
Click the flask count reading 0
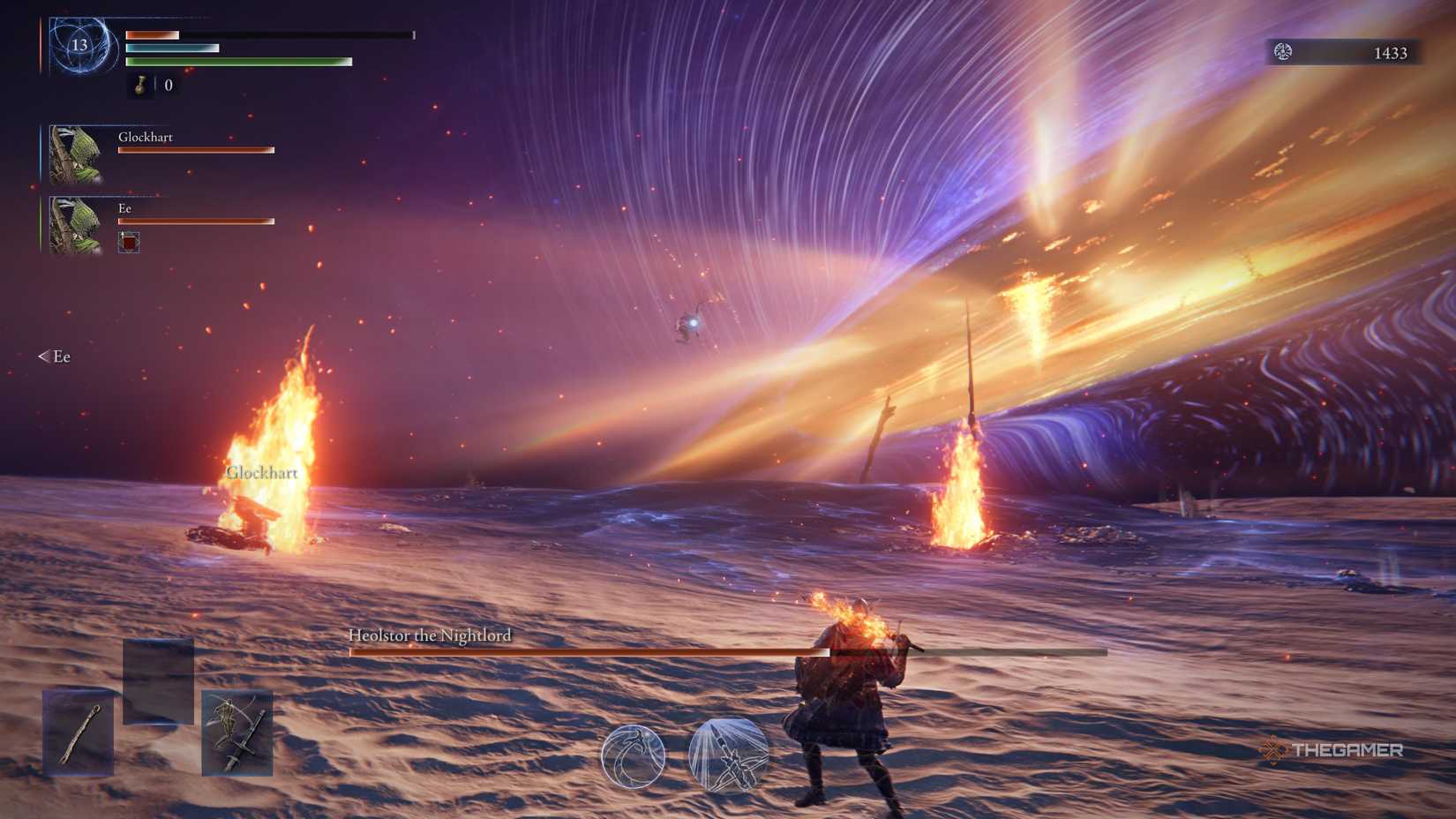coord(166,86)
